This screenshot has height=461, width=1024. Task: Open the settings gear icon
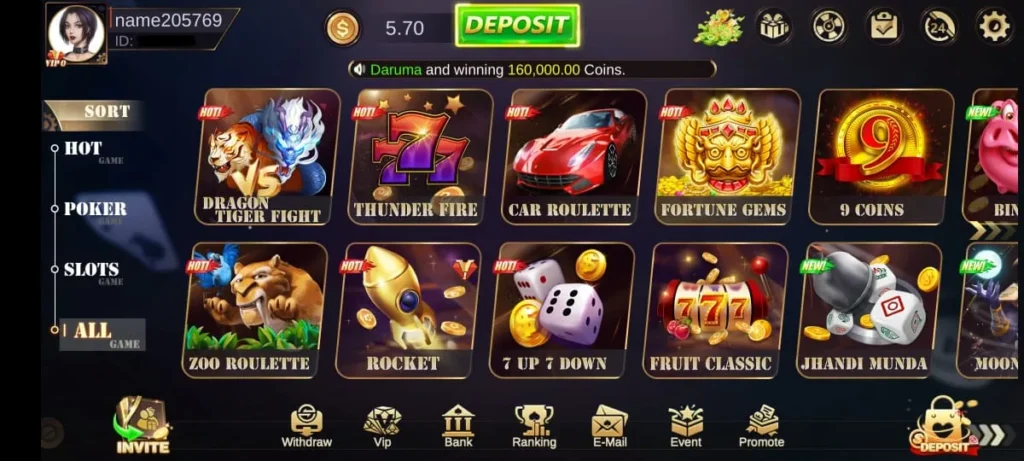click(x=993, y=26)
